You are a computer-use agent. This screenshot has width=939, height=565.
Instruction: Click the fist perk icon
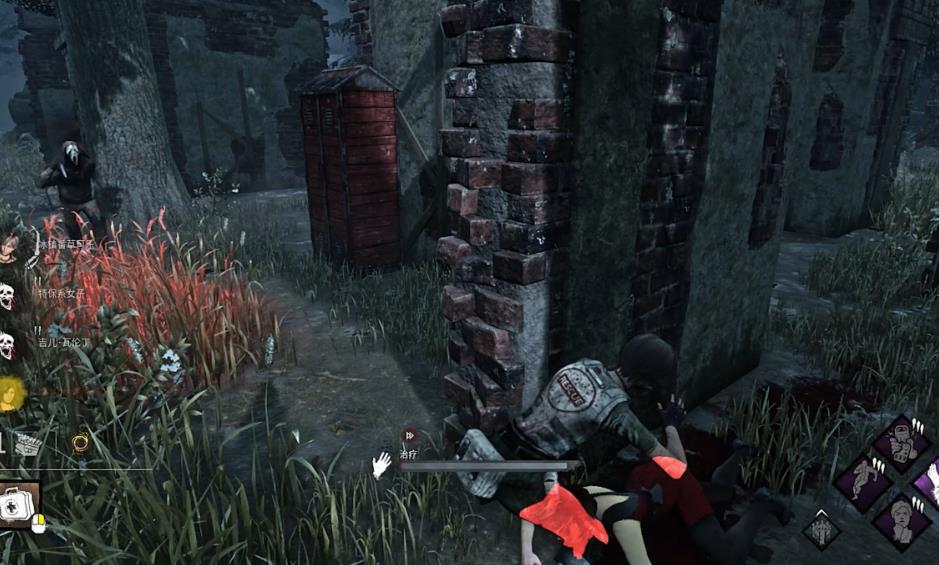[903, 446]
